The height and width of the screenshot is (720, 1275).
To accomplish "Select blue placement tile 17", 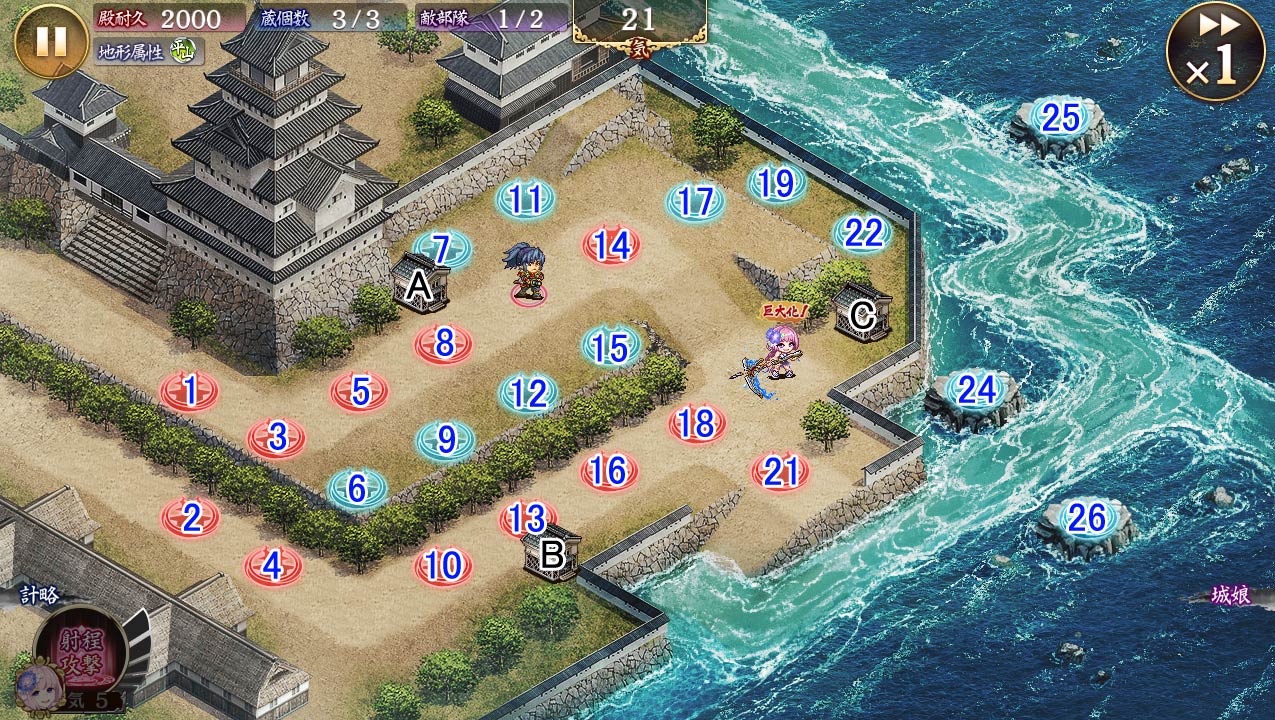I will 694,202.
